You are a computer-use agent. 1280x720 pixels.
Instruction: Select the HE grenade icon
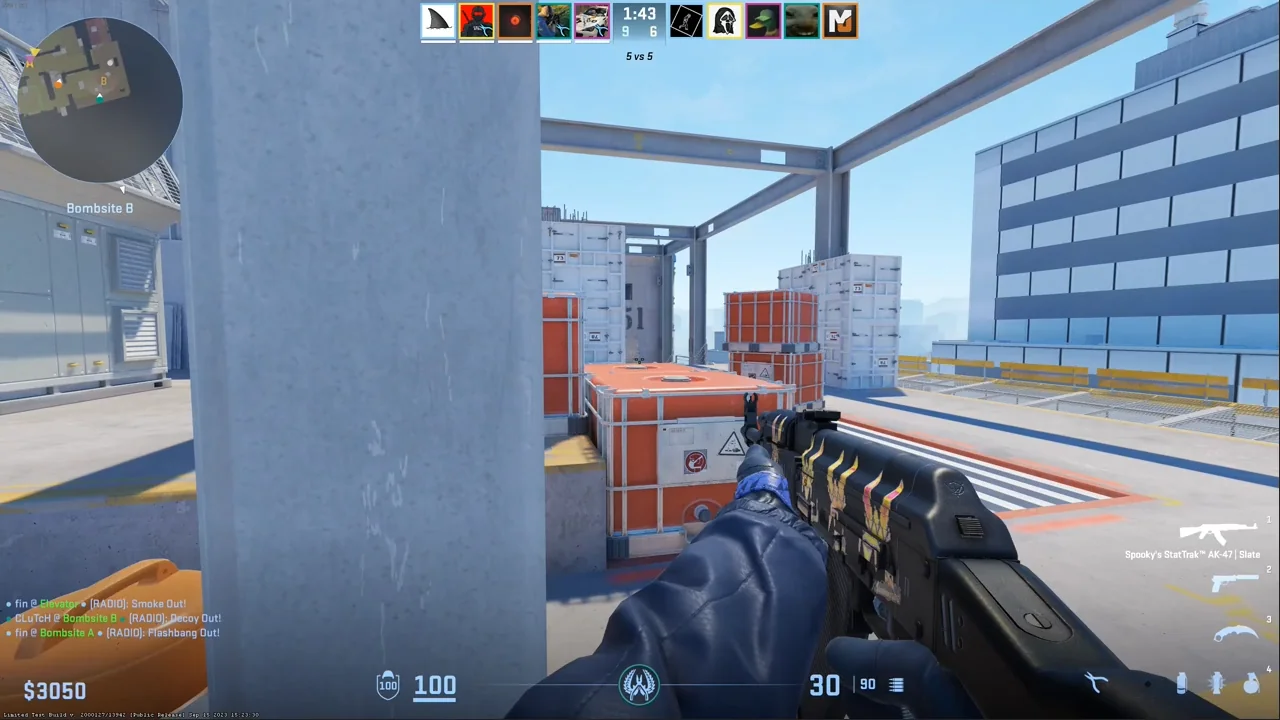tap(1251, 684)
